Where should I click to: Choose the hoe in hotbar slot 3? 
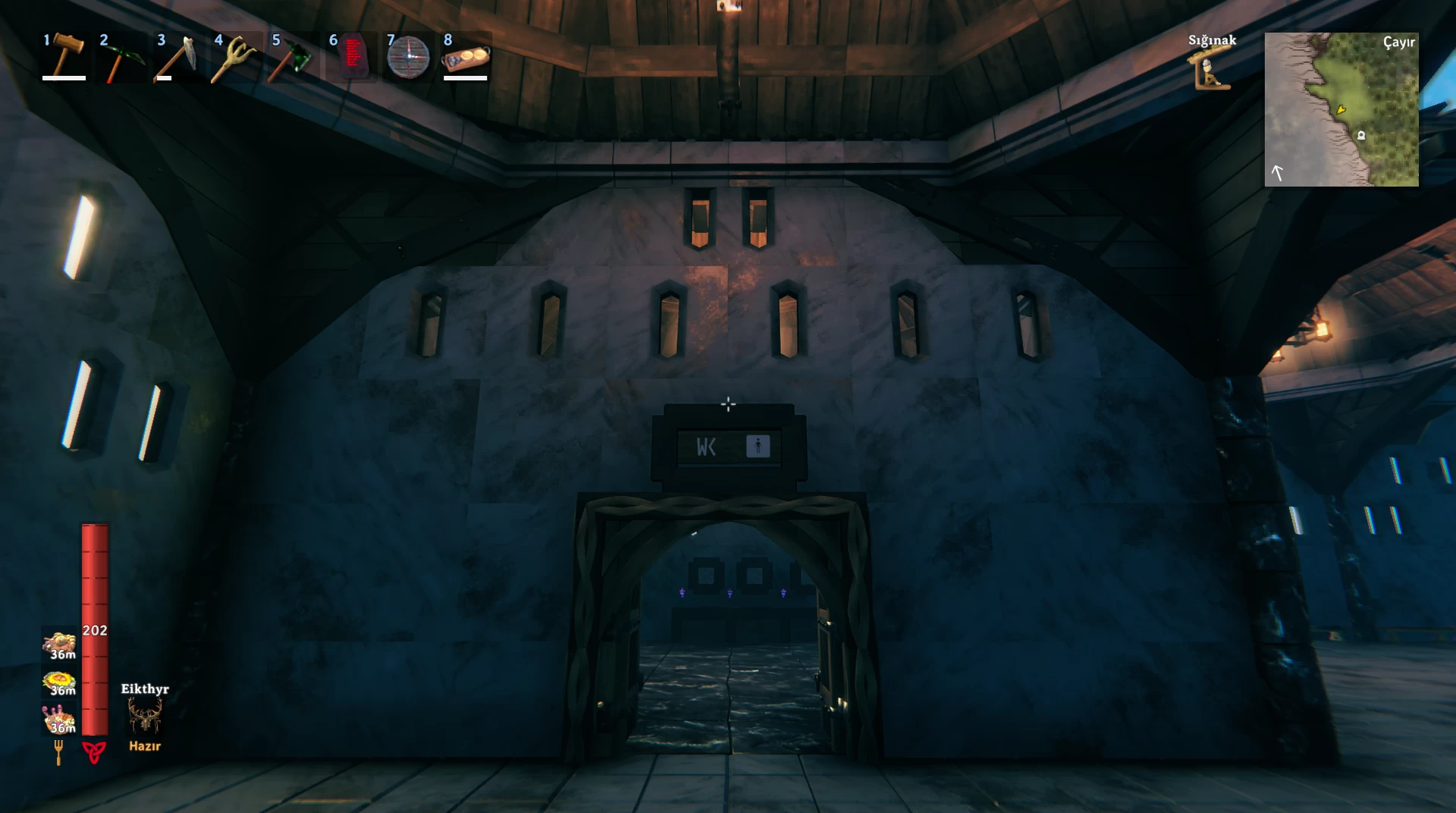click(x=179, y=58)
